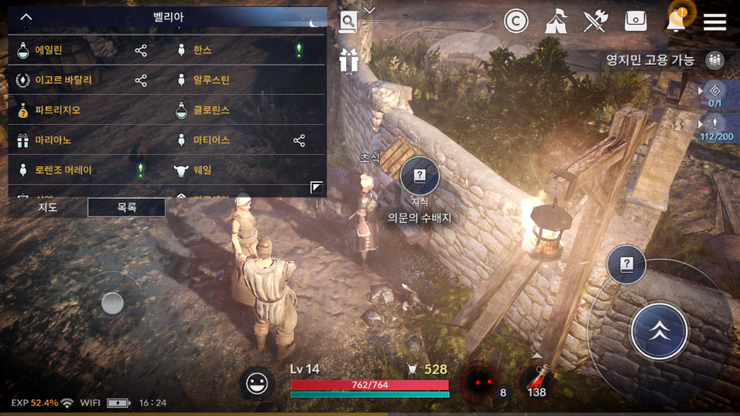Image resolution: width=740 pixels, height=416 pixels.
Task: Open the smiley face emote button
Action: (x=257, y=383)
